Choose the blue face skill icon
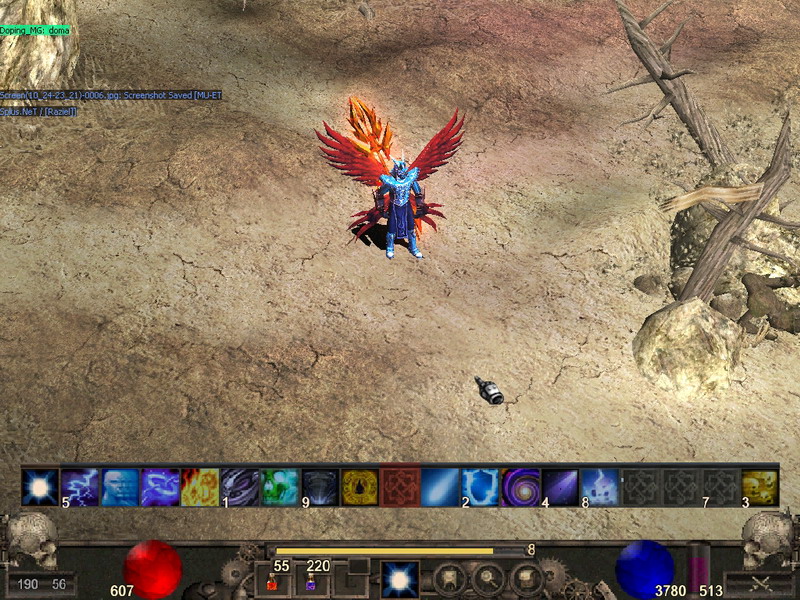Screen dimensions: 800x600 [120, 487]
